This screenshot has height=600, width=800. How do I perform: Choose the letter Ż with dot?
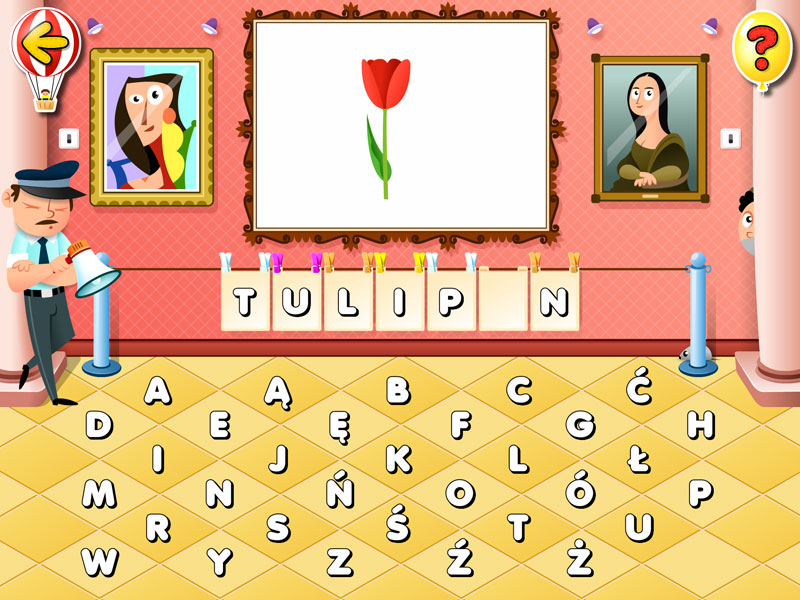(580, 559)
